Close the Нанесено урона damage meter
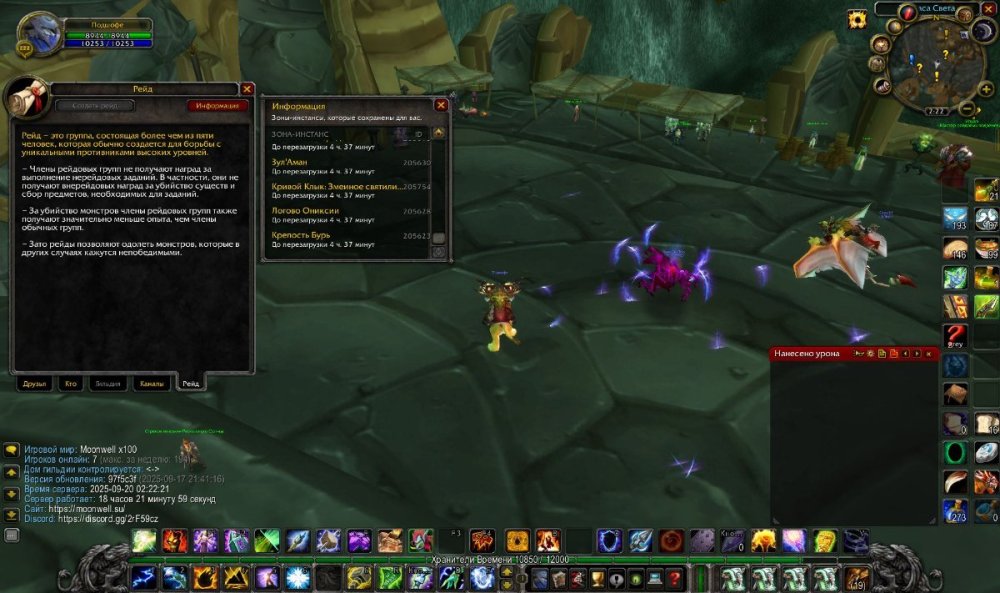 929,354
